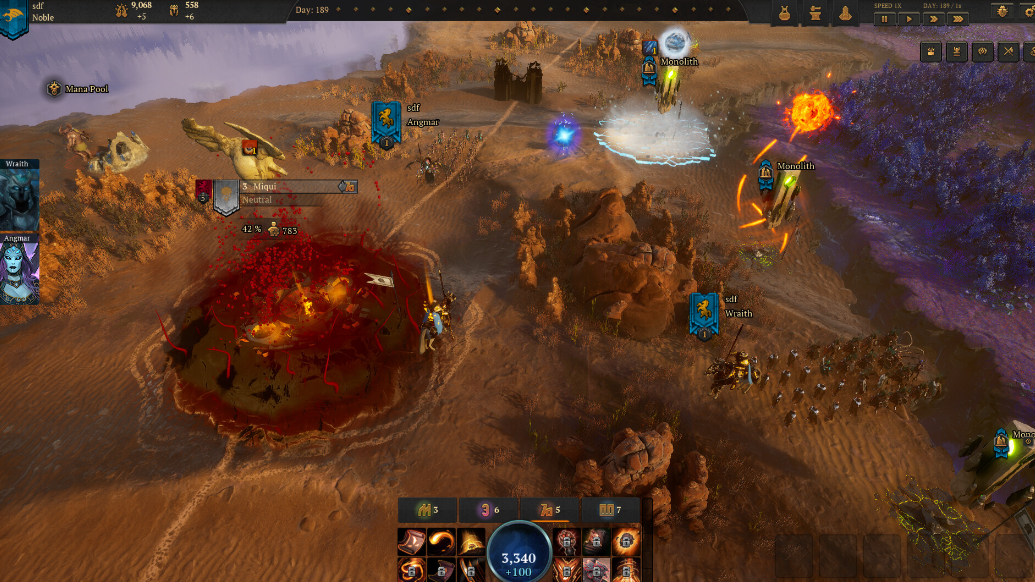Open the robe armor menu
The image size is (1035, 582).
pyautogui.click(x=785, y=13)
